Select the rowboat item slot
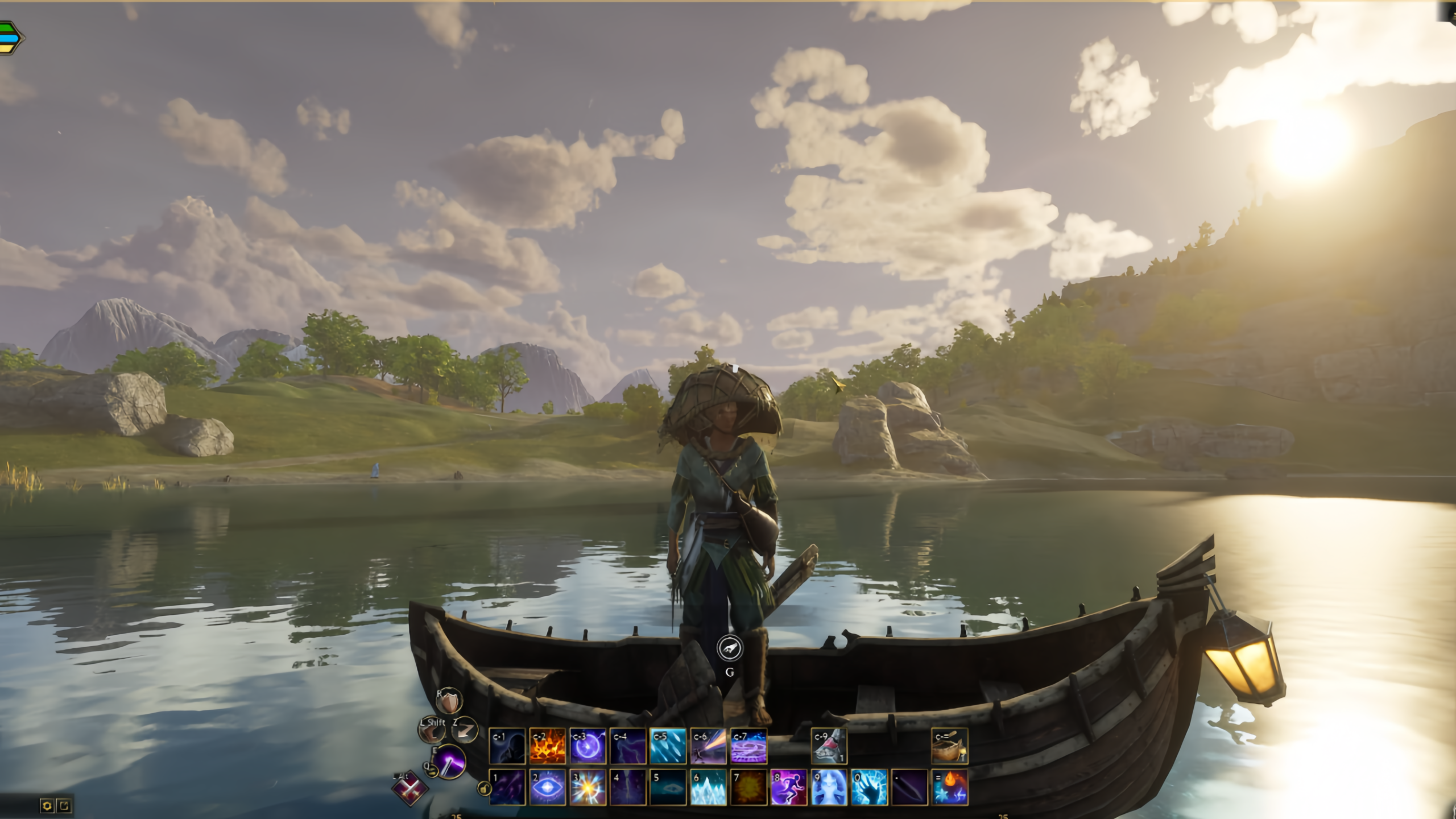This screenshot has width=1456, height=819. pyautogui.click(x=949, y=746)
